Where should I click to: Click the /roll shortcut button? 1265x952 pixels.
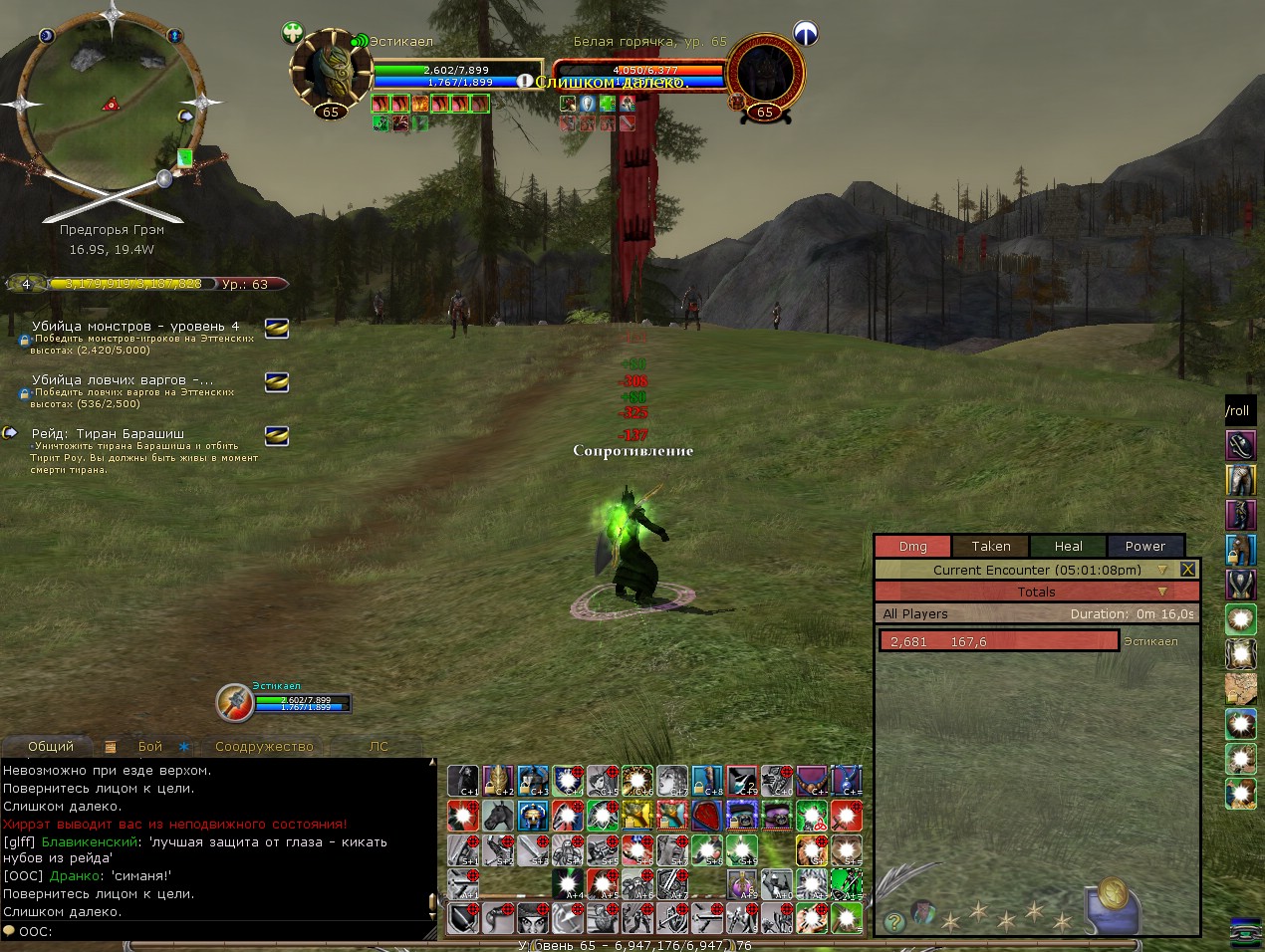(x=1238, y=410)
